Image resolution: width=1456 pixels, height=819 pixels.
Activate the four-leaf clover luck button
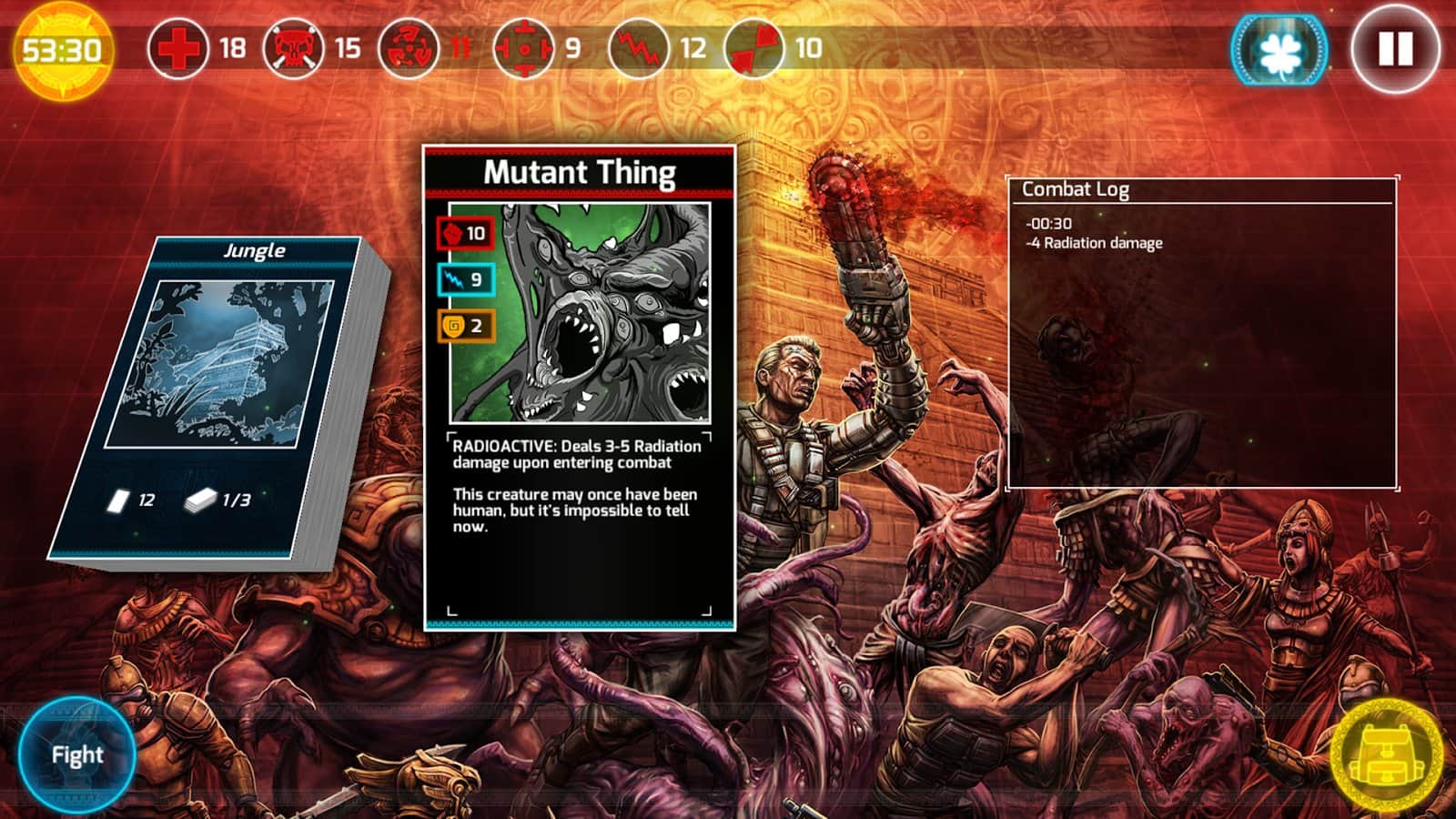(x=1279, y=49)
